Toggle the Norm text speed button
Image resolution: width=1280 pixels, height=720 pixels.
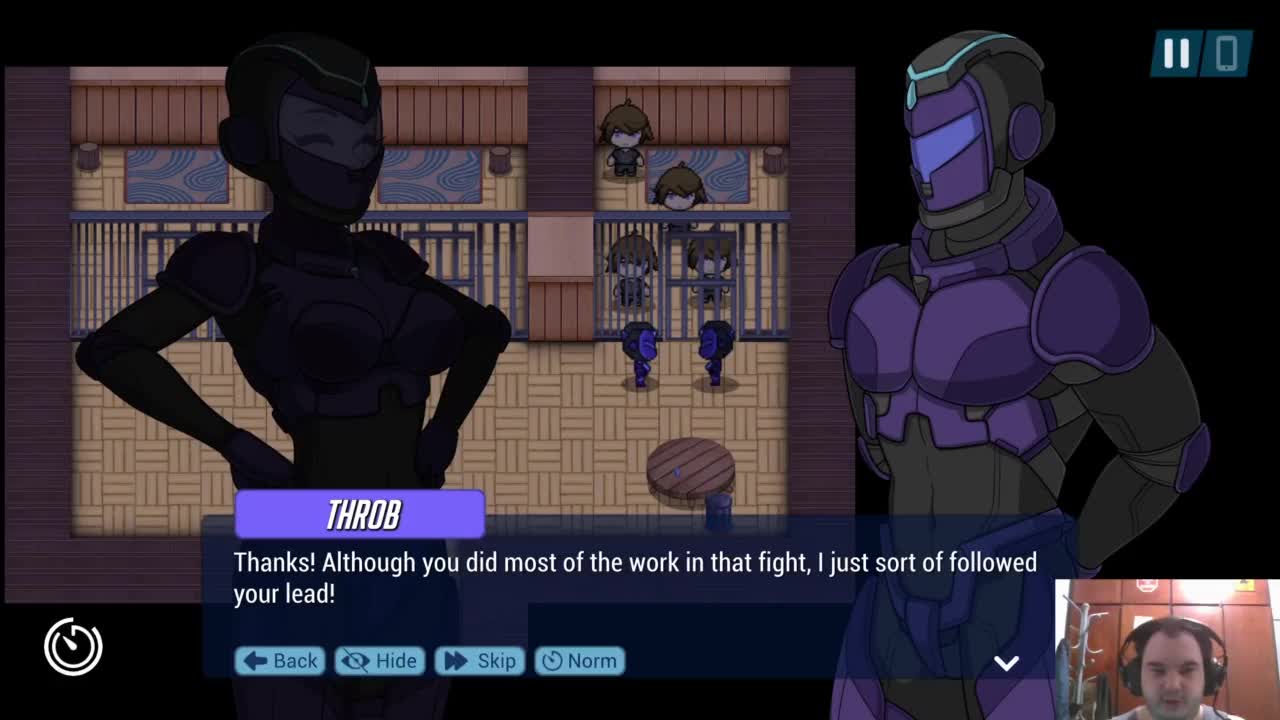[580, 661]
